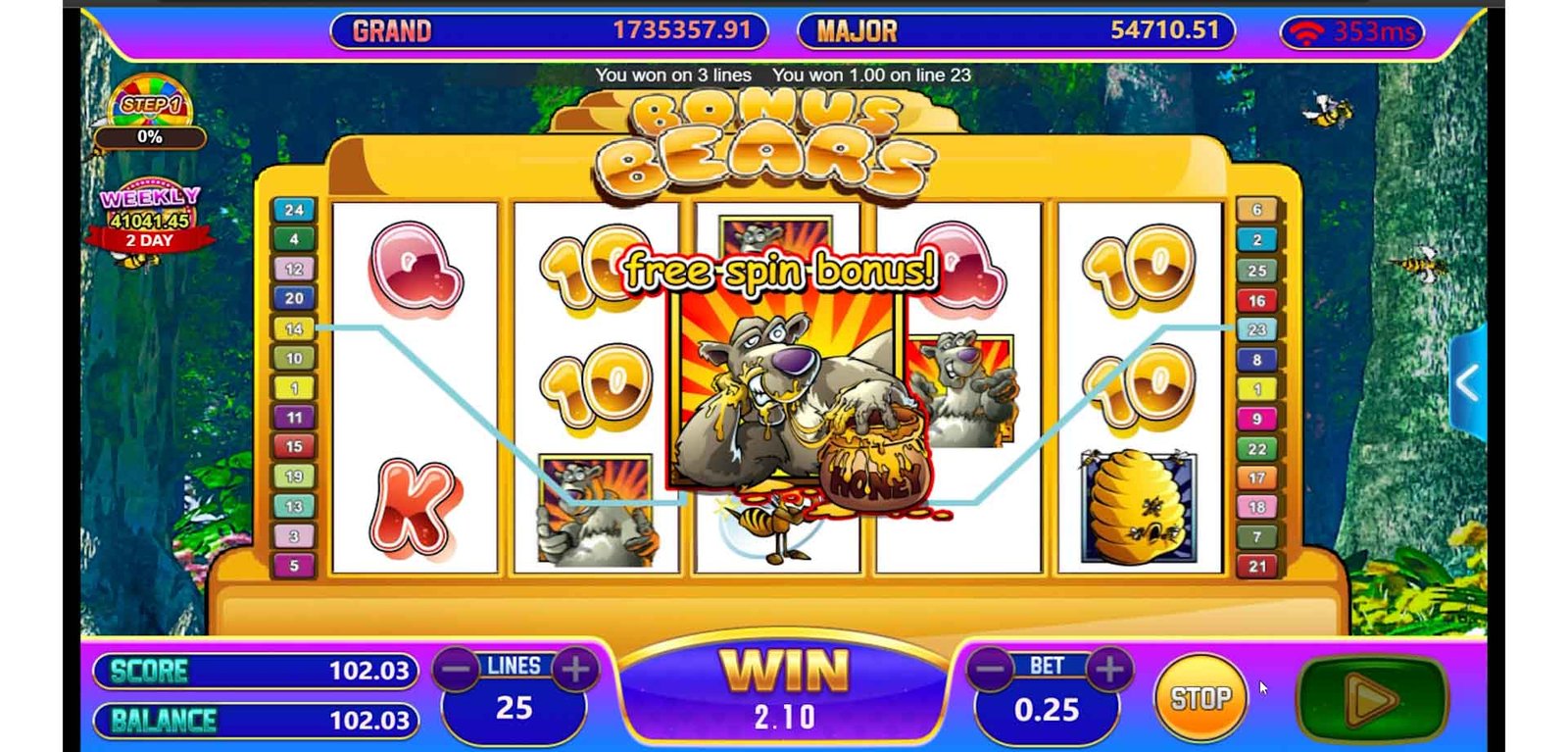The height and width of the screenshot is (752, 1568).
Task: Pick payline 6 marker
Action: point(1257,210)
